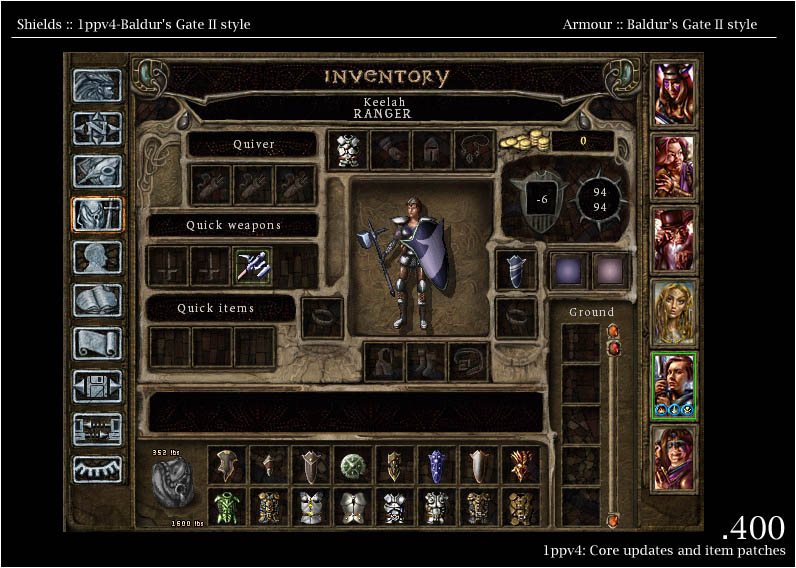Pick the green round shield in backpack
This screenshot has height=568, width=796.
[354, 465]
